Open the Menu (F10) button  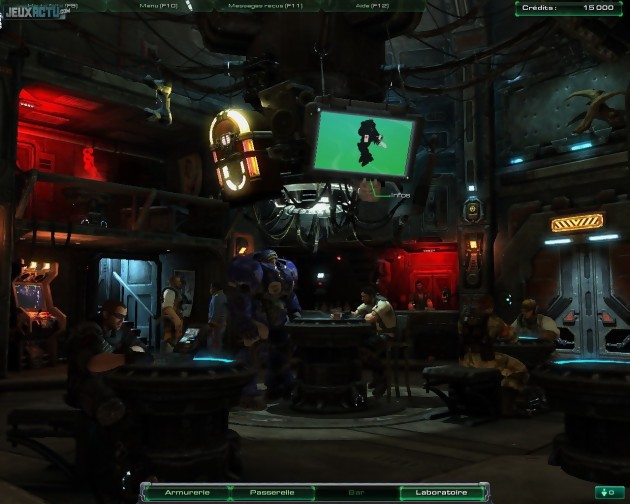160,6
